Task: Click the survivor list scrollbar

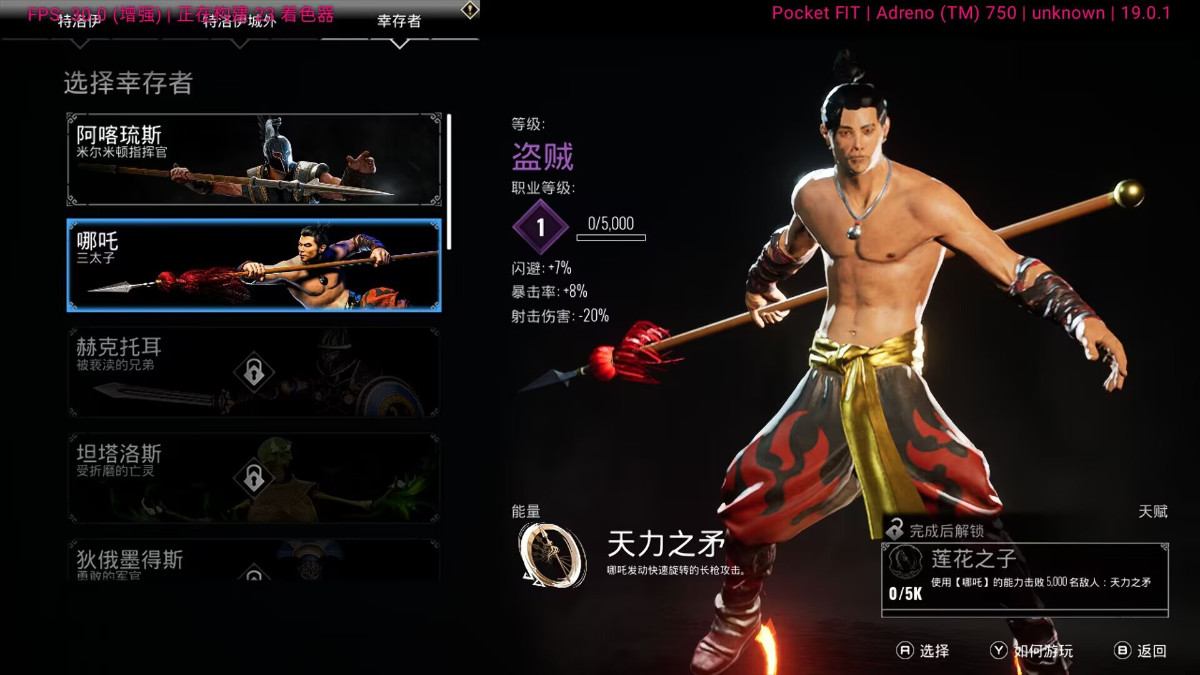Action: coord(449,180)
